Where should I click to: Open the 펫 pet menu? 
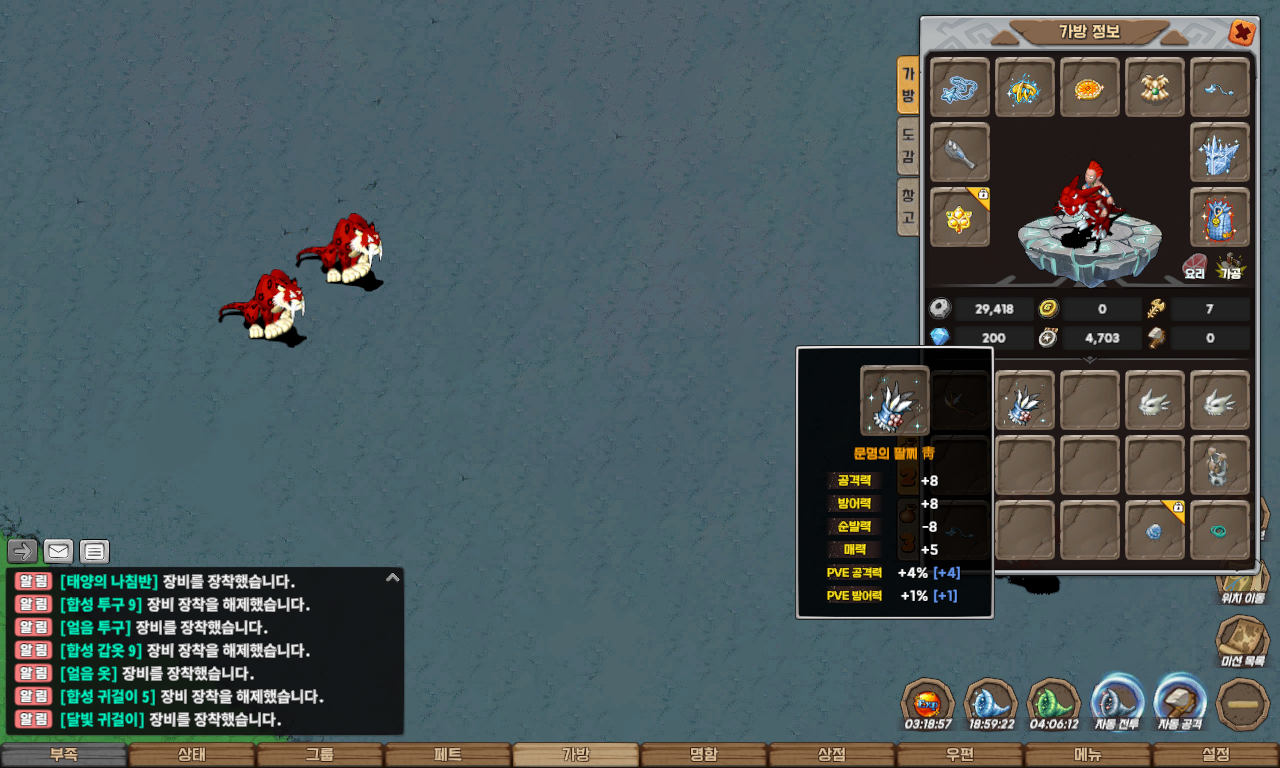pyautogui.click(x=447, y=755)
